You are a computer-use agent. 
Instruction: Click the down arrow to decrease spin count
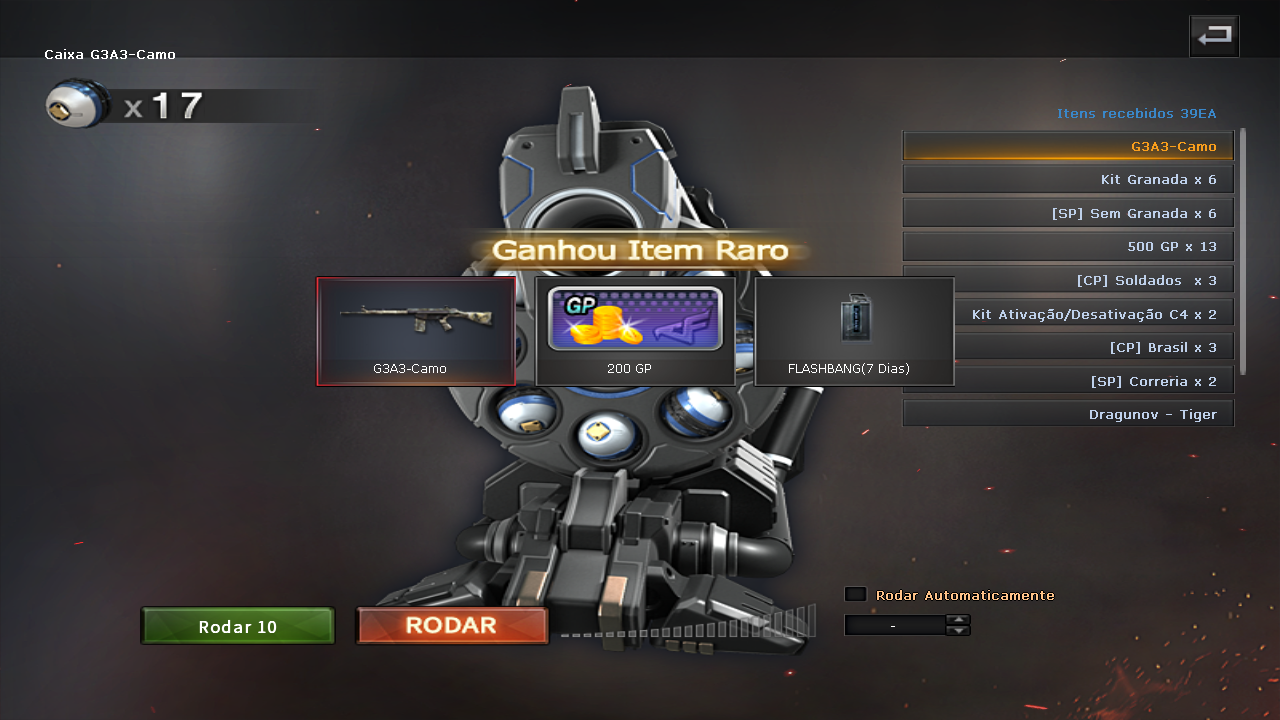coord(958,630)
